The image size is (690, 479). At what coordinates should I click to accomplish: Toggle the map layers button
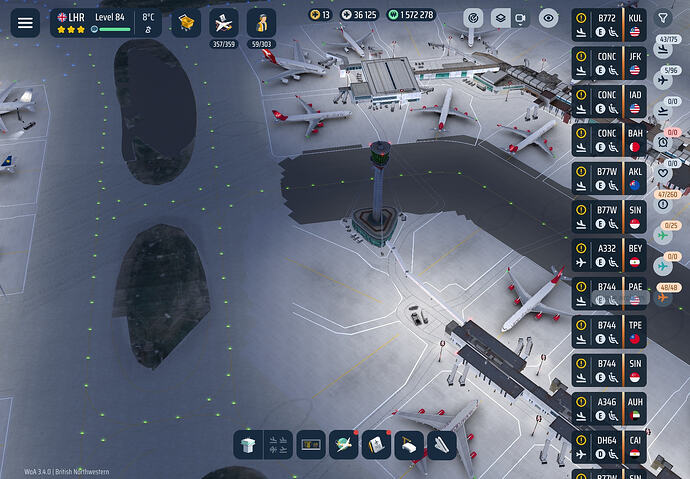498,18
